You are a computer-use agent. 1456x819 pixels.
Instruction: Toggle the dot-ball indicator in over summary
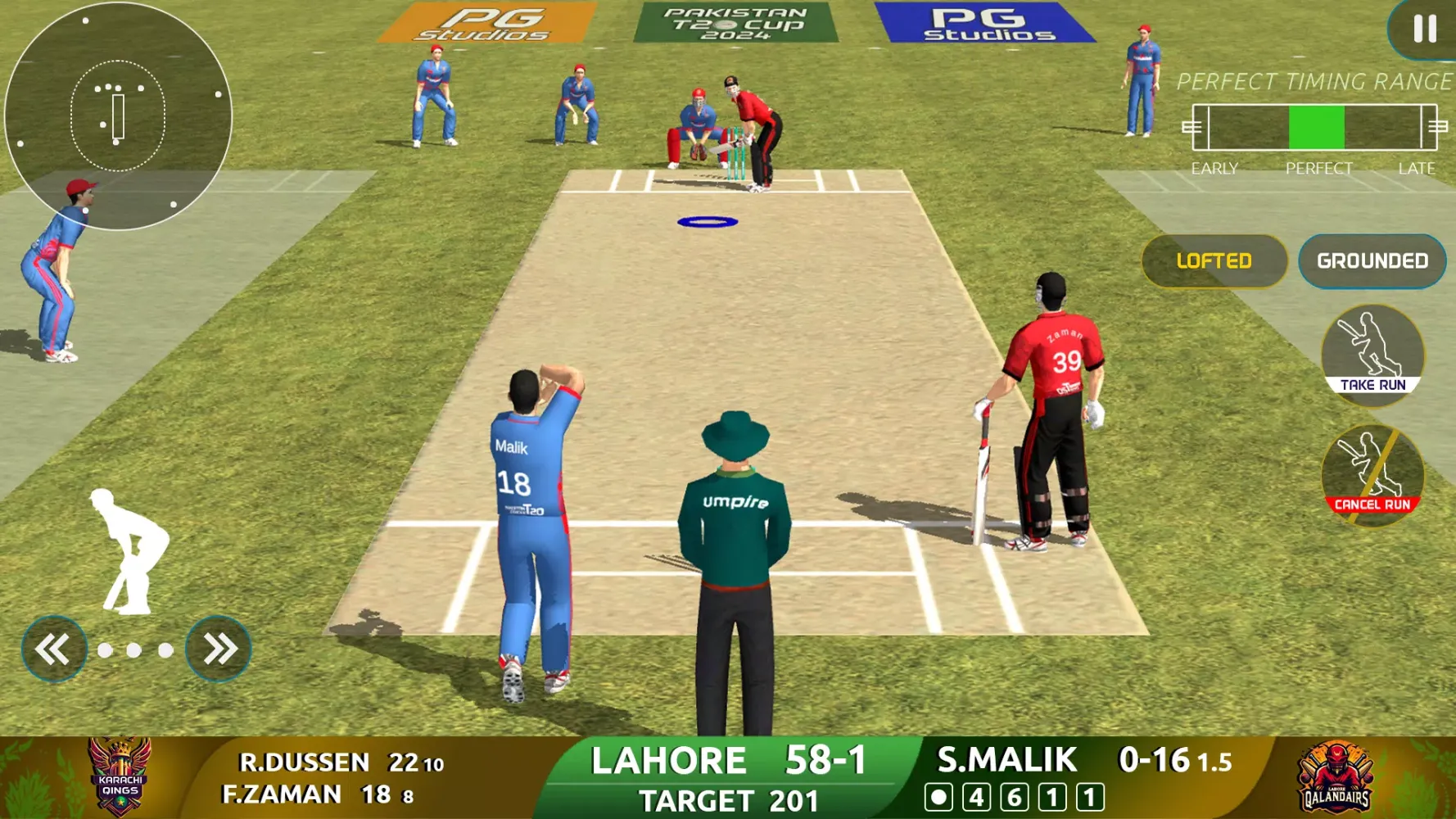pyautogui.click(x=939, y=796)
